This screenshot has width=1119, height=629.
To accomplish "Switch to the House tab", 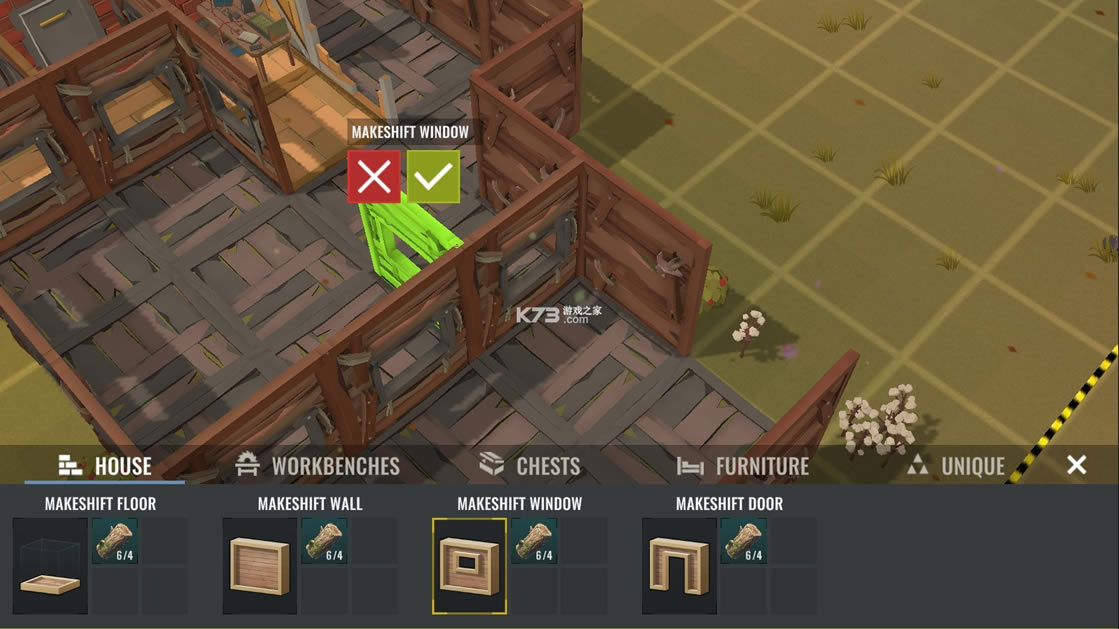I will click(x=105, y=466).
